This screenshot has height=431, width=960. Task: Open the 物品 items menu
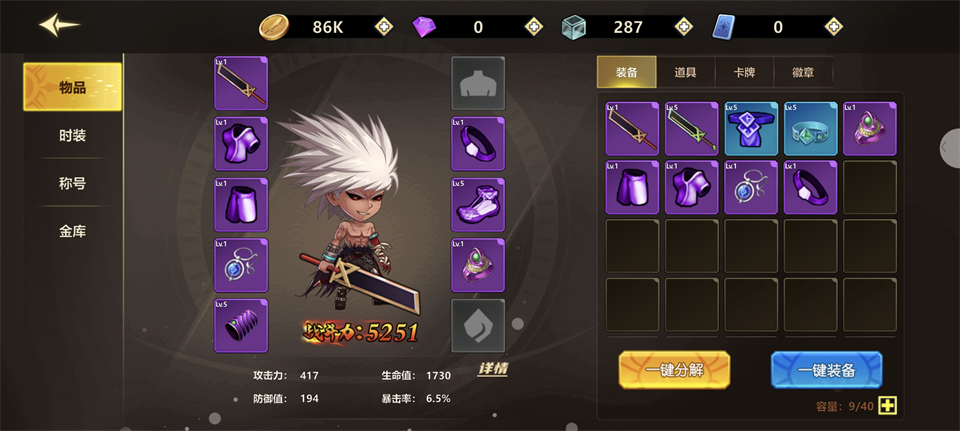pos(73,87)
